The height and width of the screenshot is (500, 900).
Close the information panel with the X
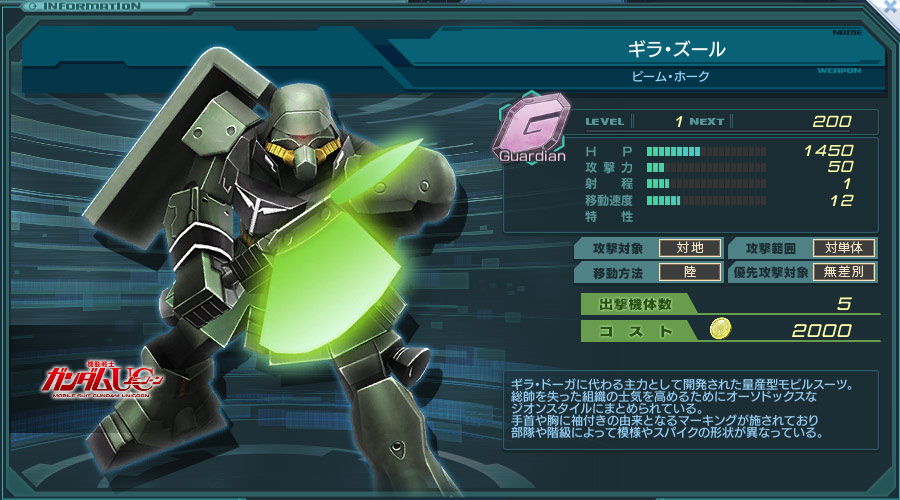pyautogui.click(x=891, y=6)
